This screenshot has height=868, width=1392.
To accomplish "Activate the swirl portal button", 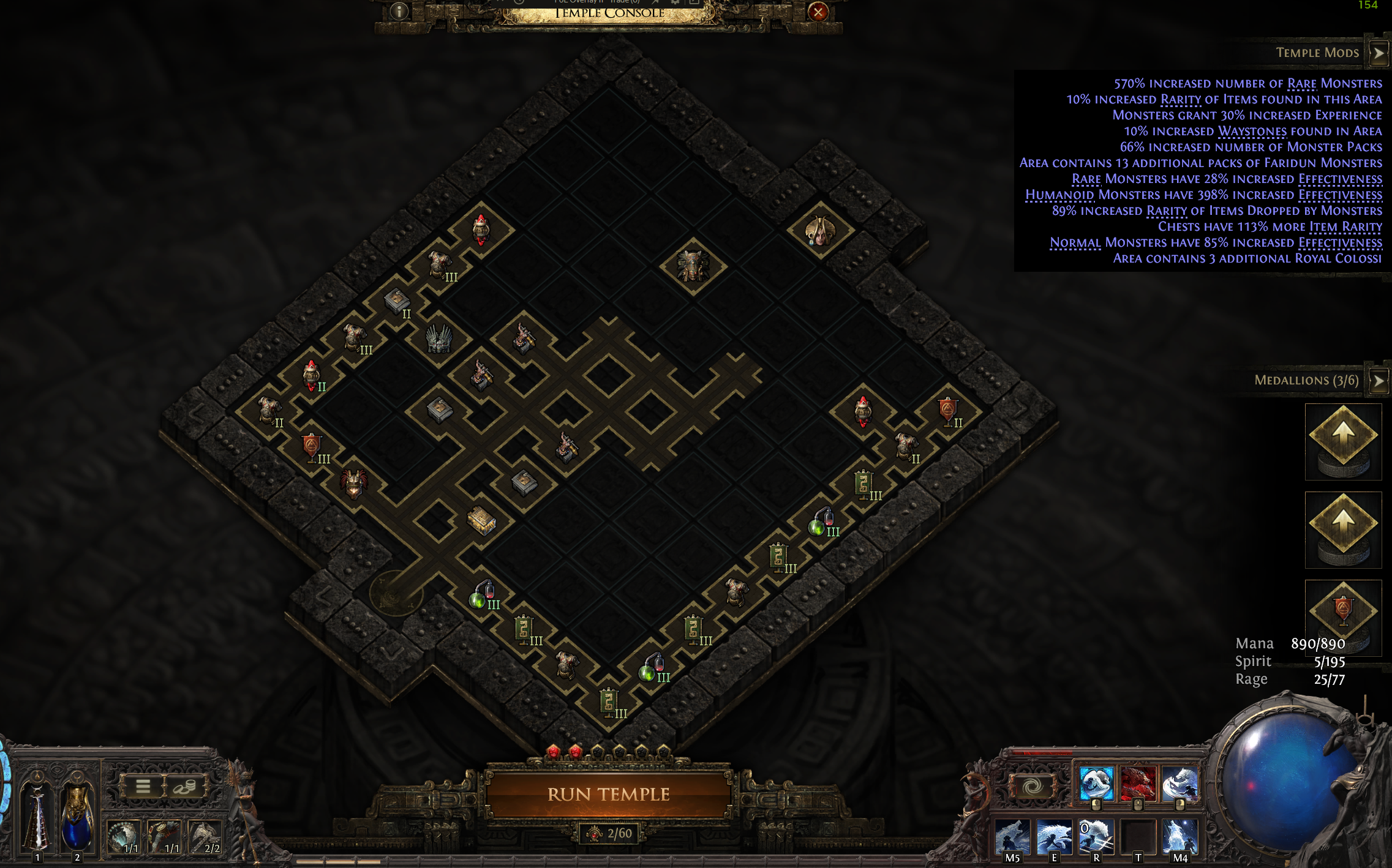I will [1032, 786].
